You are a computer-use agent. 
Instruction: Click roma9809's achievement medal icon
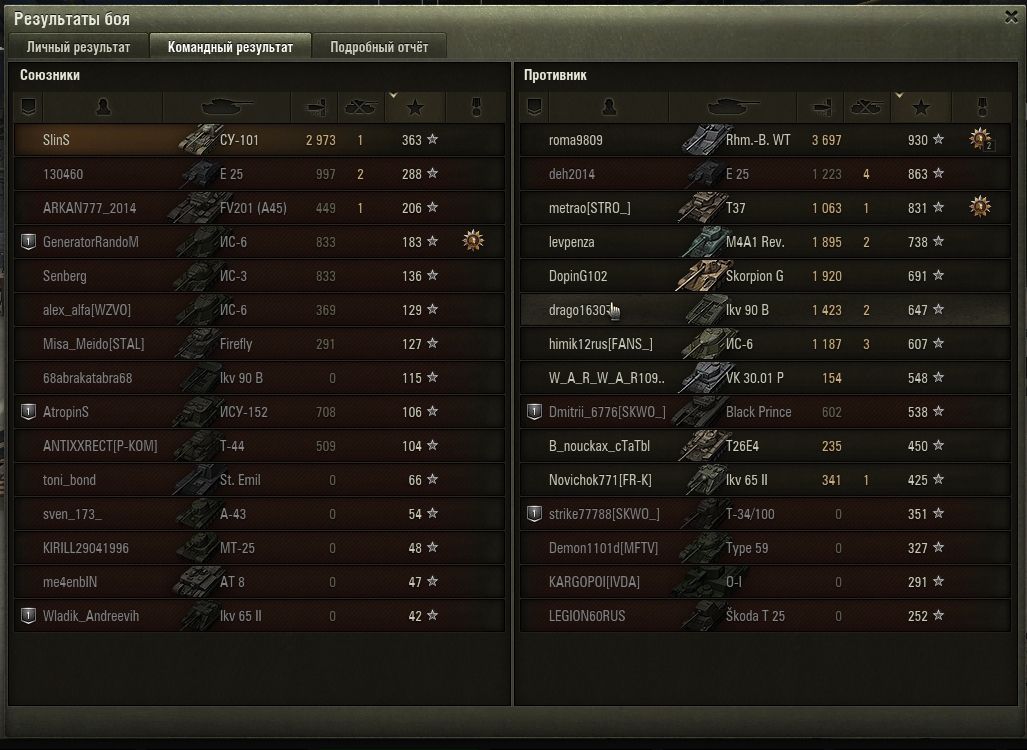[x=980, y=140]
